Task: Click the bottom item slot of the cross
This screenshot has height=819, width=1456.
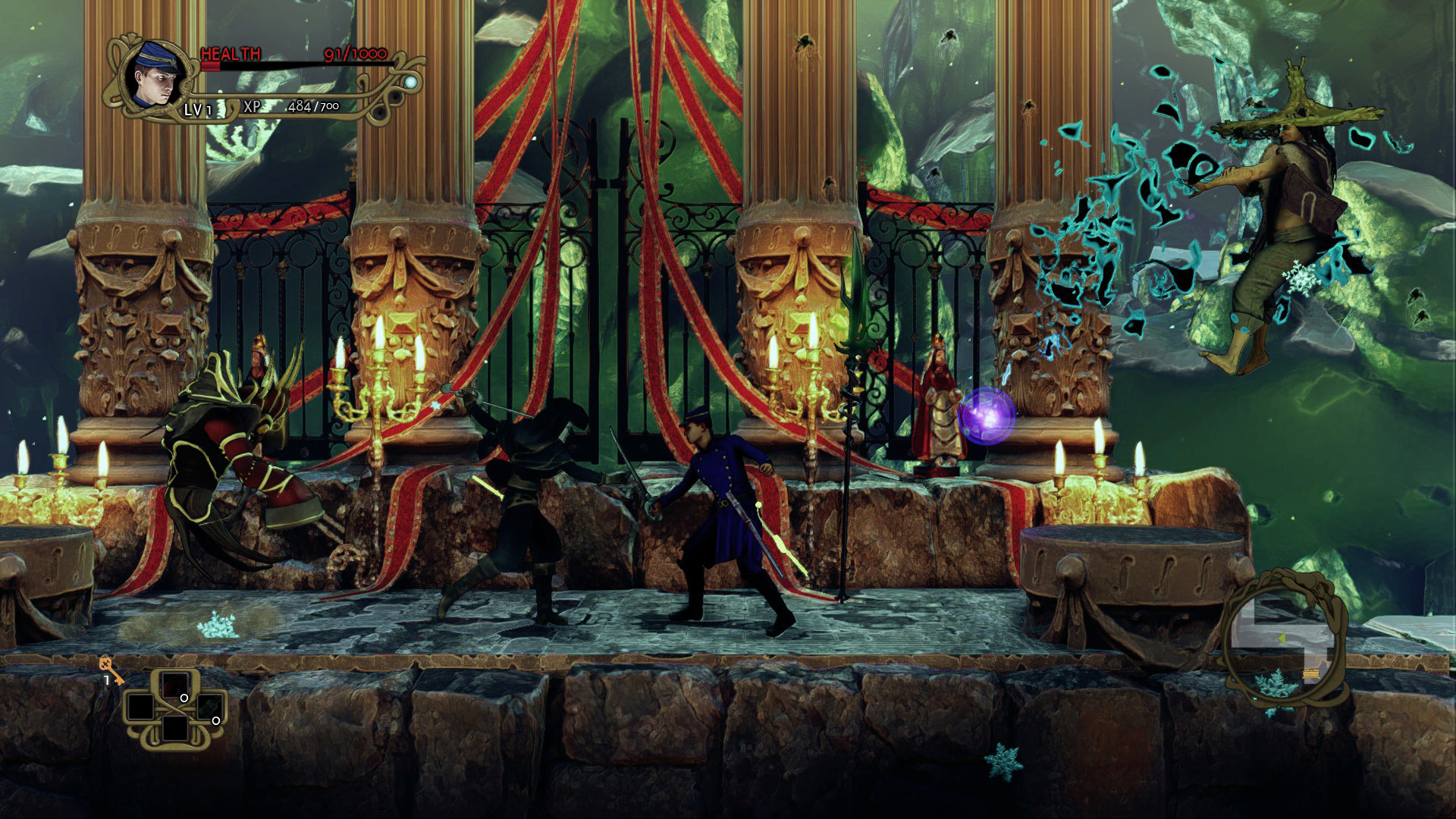Action: [x=176, y=730]
